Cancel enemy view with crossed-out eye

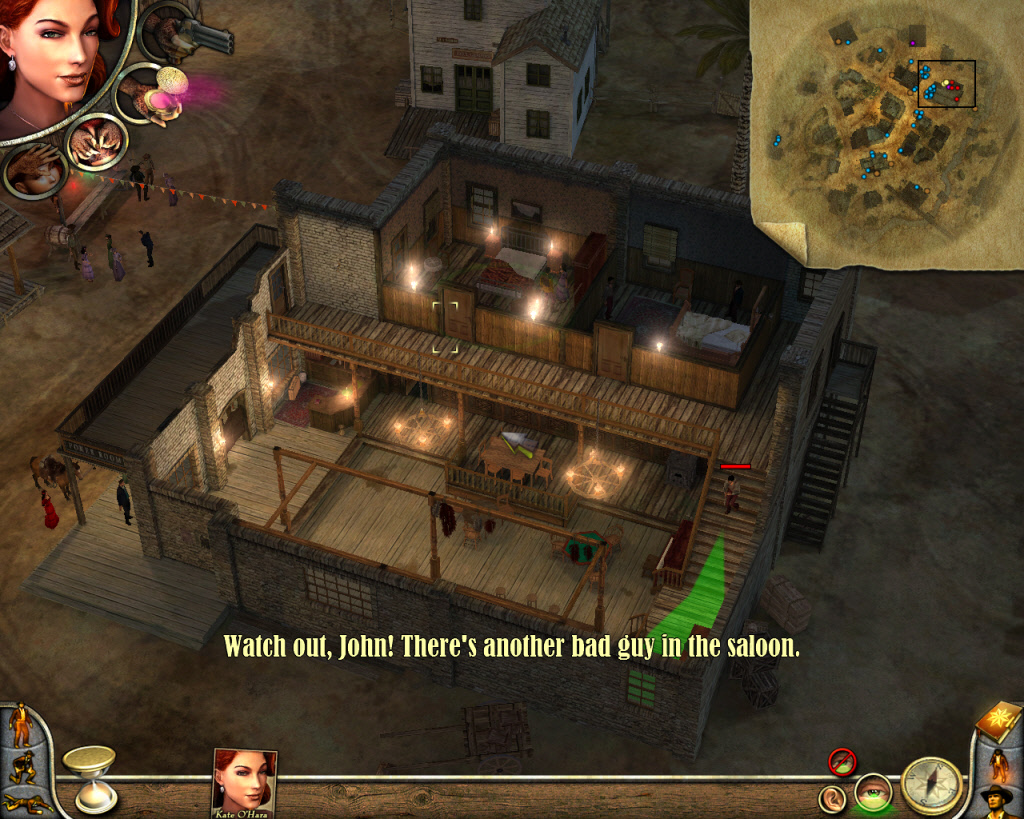coord(842,762)
